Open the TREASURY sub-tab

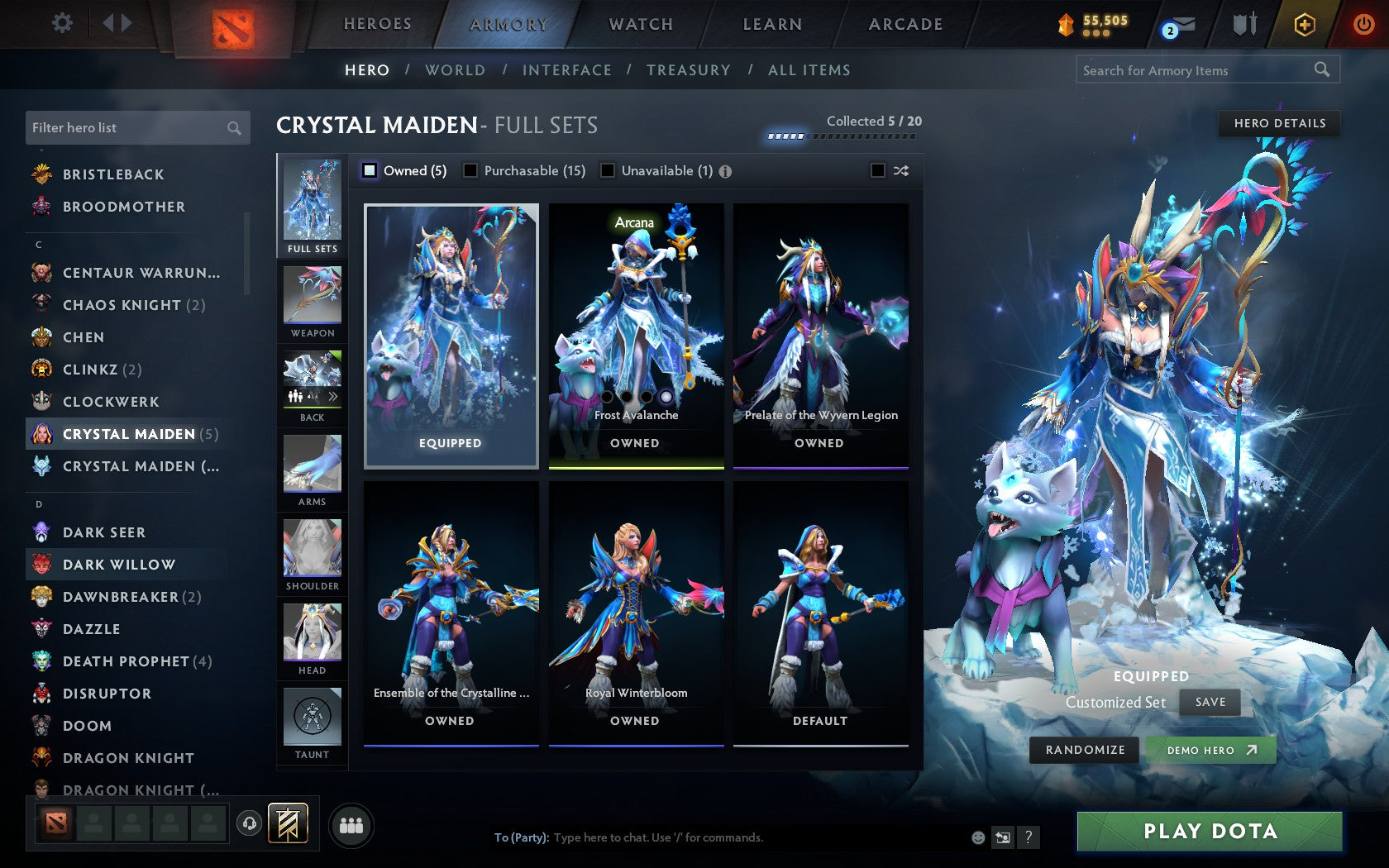tap(689, 70)
